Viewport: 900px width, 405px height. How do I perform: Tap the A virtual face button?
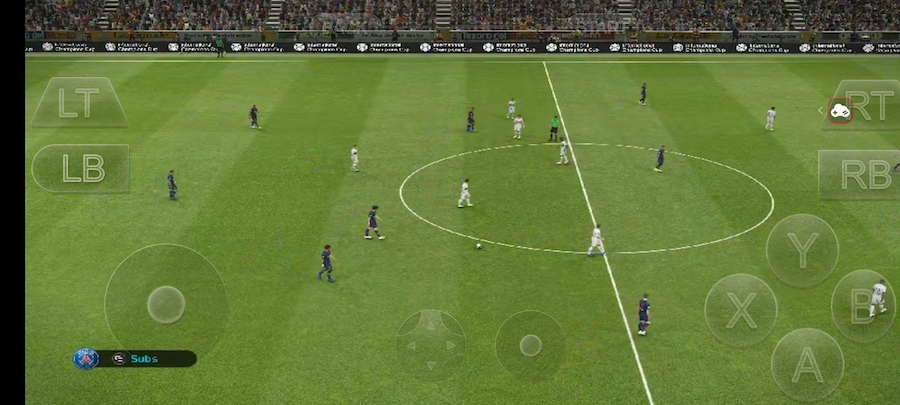pyautogui.click(x=807, y=365)
